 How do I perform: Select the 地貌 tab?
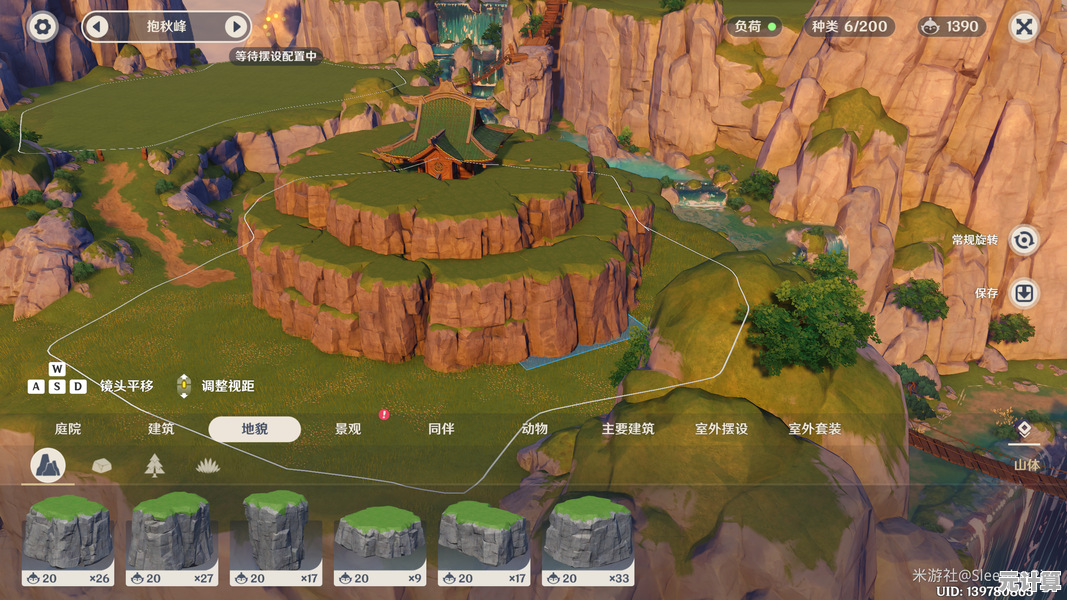click(x=254, y=429)
